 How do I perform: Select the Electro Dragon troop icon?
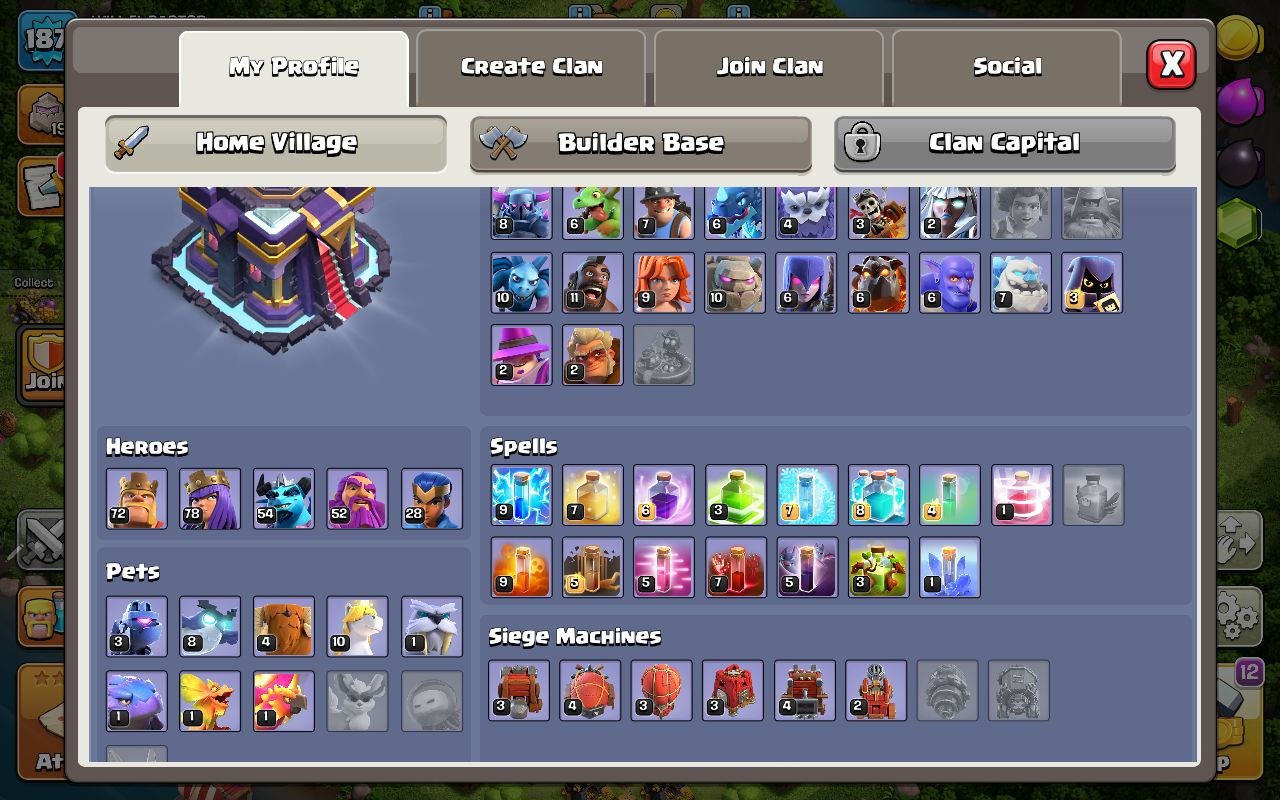(x=735, y=211)
